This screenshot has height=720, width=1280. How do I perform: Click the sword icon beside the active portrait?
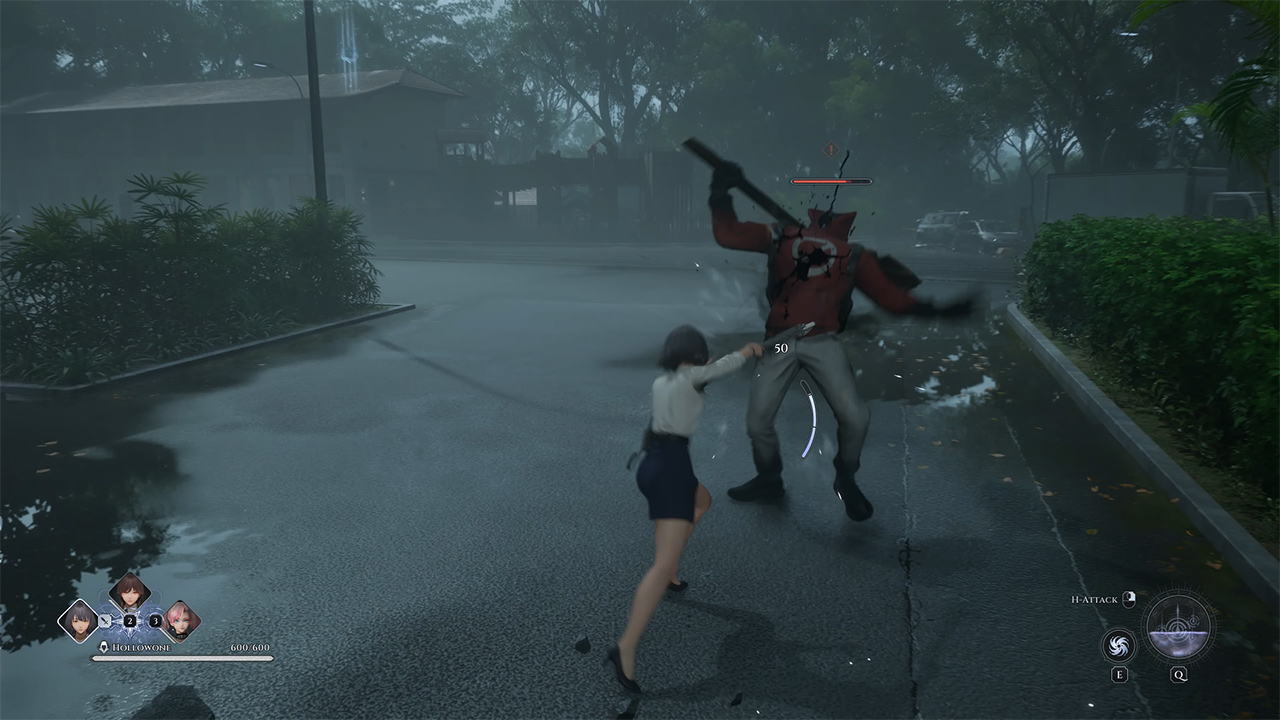coord(105,621)
